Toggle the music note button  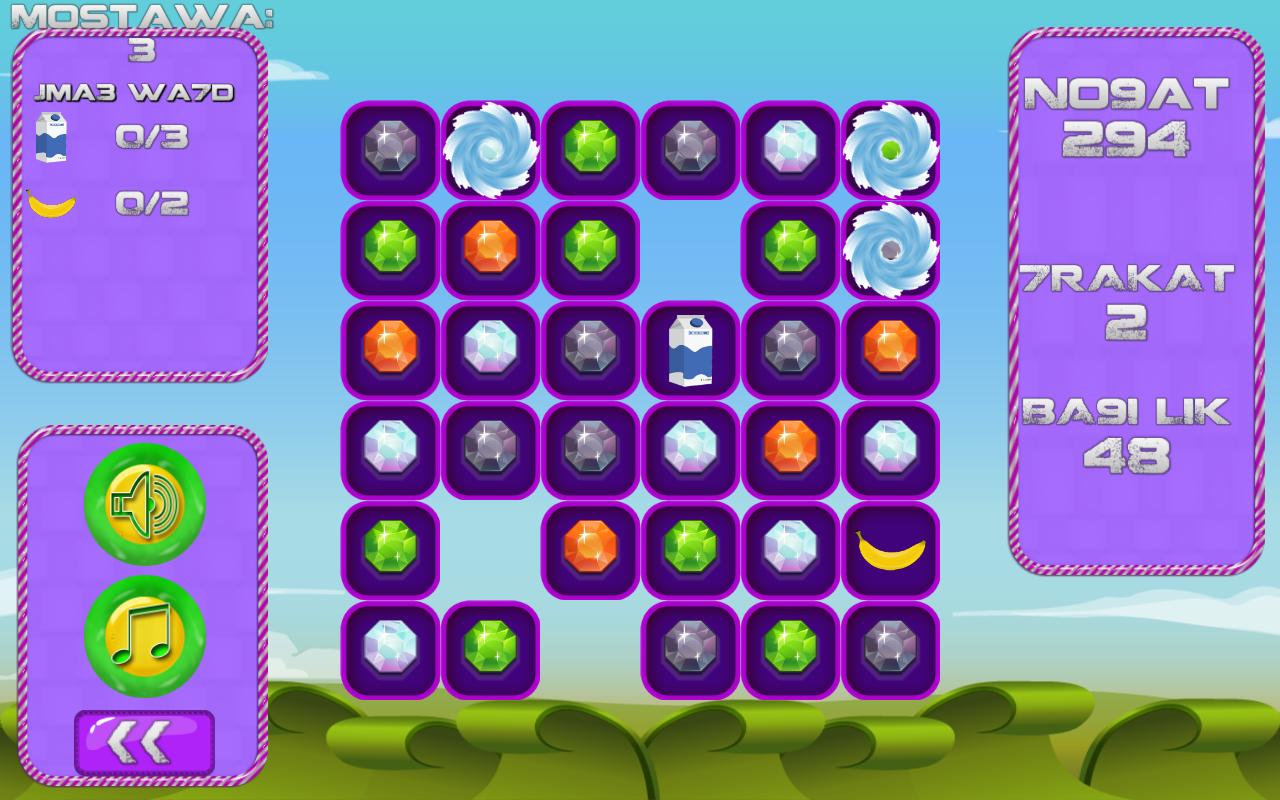pos(145,636)
